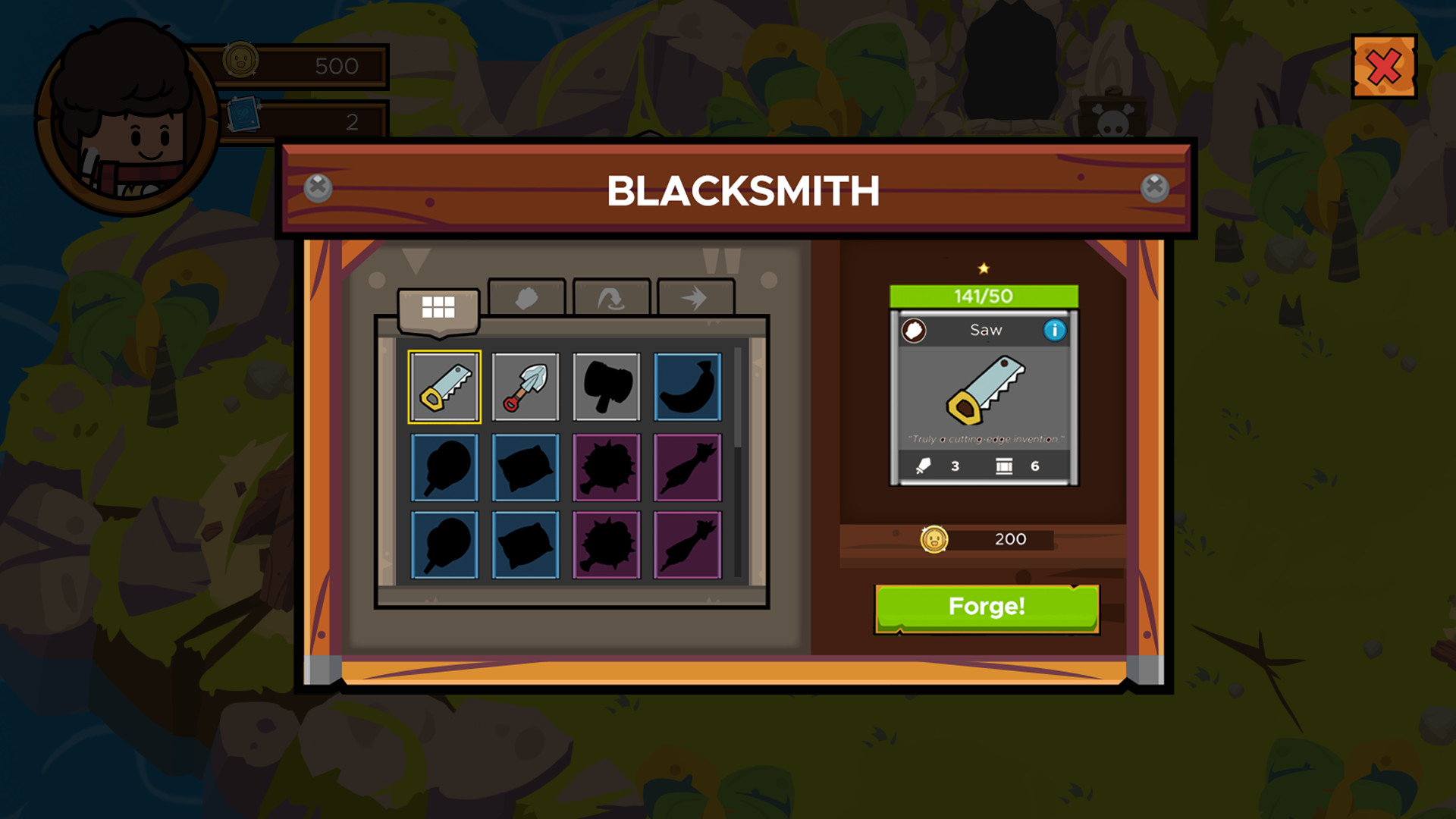Select the banana-shaped silhouette item
The height and width of the screenshot is (819, 1456).
coord(686,387)
